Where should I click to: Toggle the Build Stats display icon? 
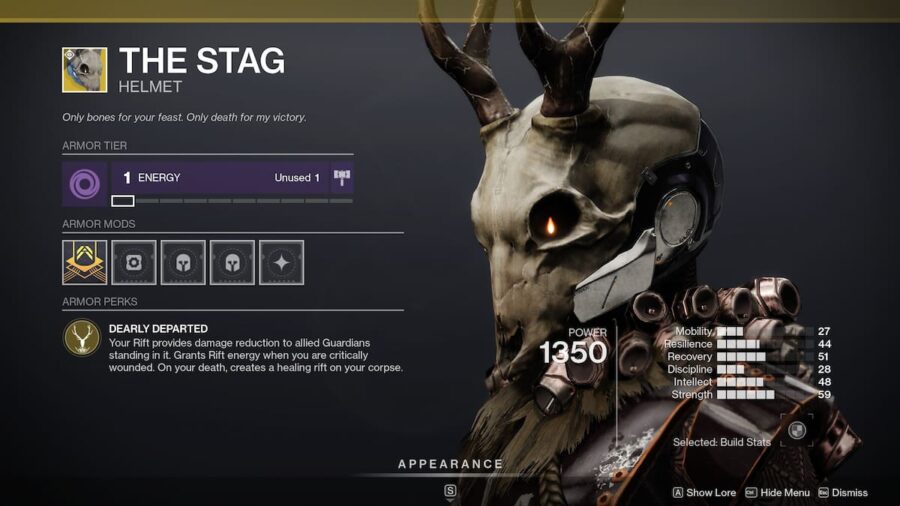pyautogui.click(x=796, y=430)
